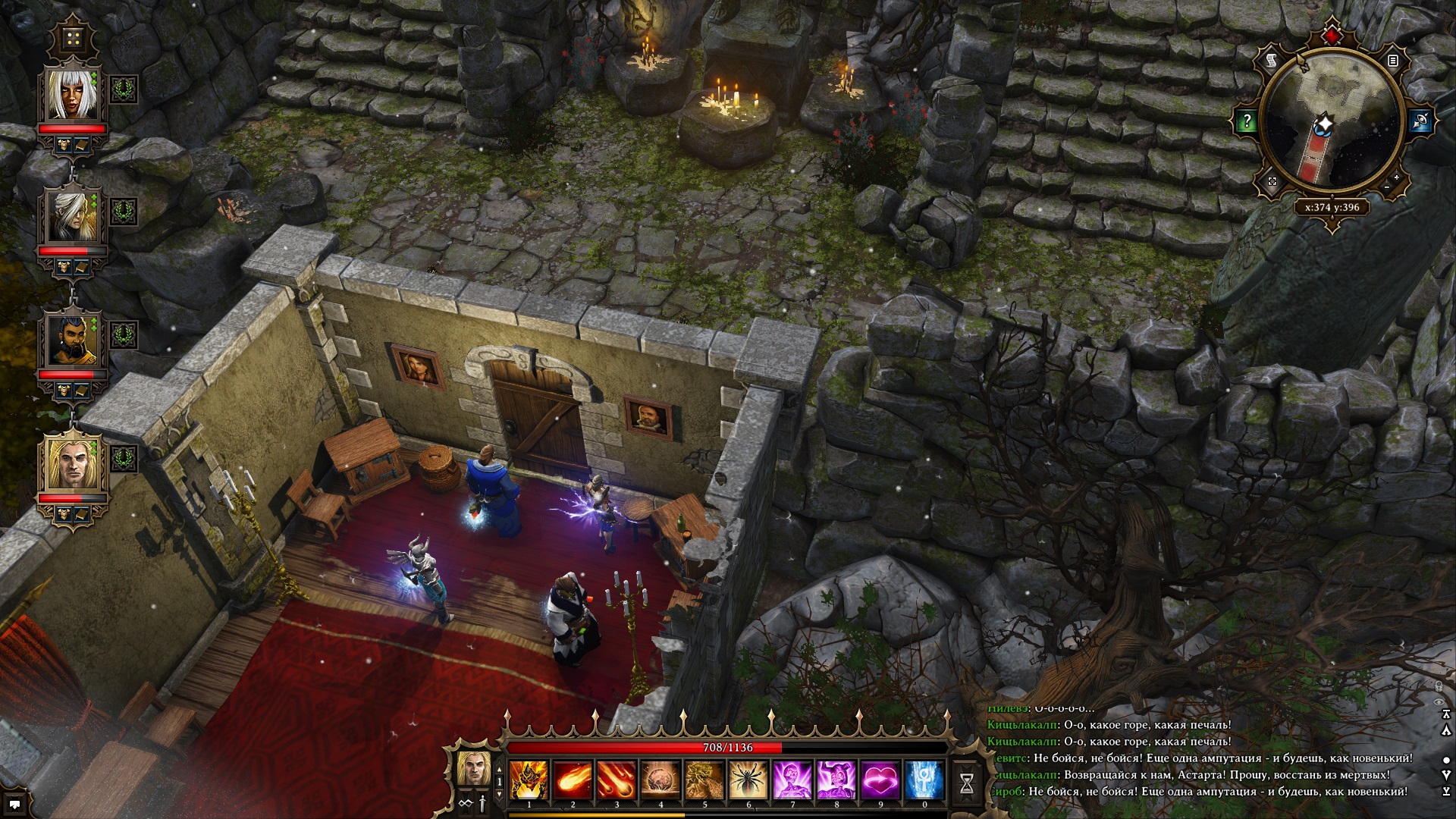Select the blond man's party portrait

73,464
